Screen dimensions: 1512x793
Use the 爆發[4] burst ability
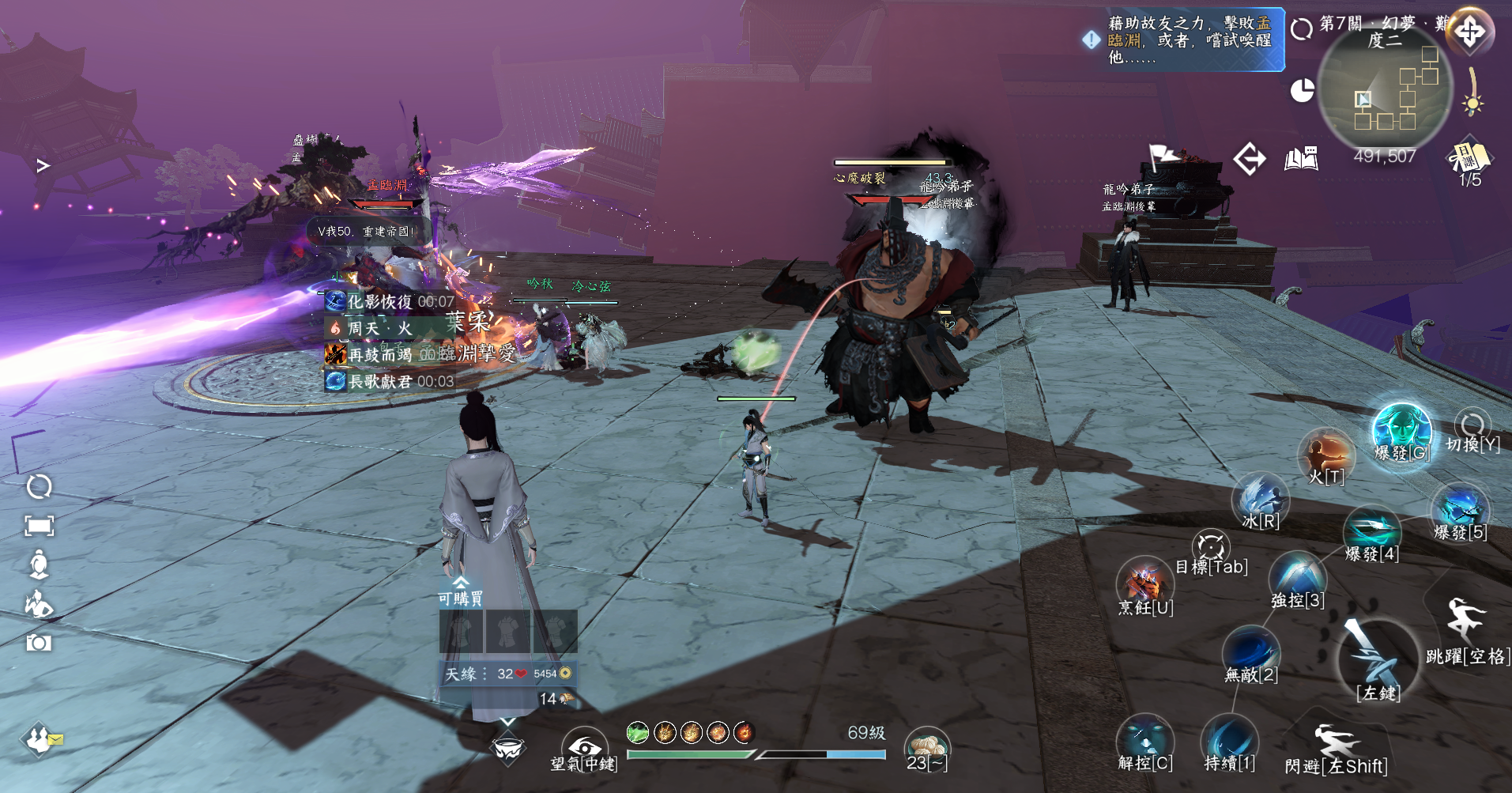point(1371,531)
